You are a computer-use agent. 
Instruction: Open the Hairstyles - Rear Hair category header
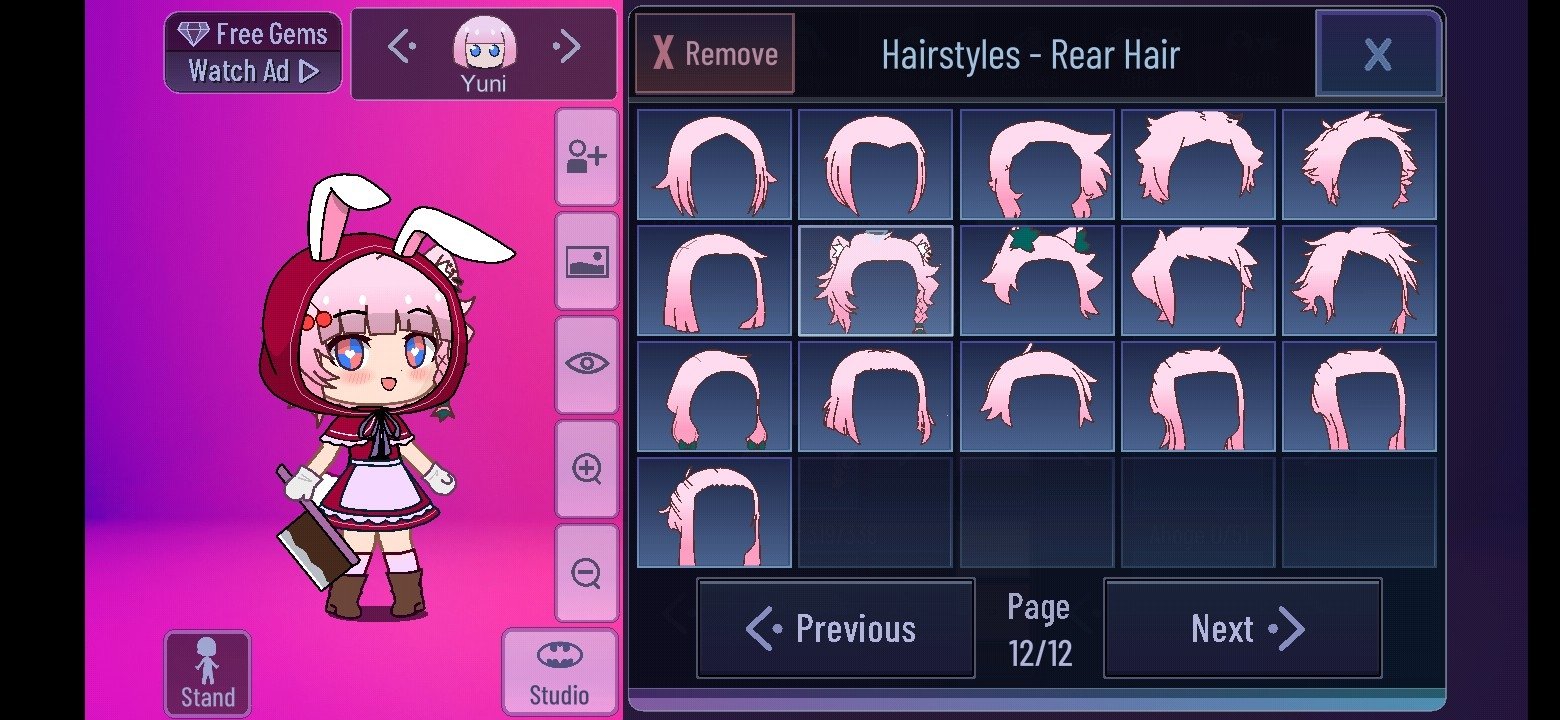pyautogui.click(x=1031, y=55)
